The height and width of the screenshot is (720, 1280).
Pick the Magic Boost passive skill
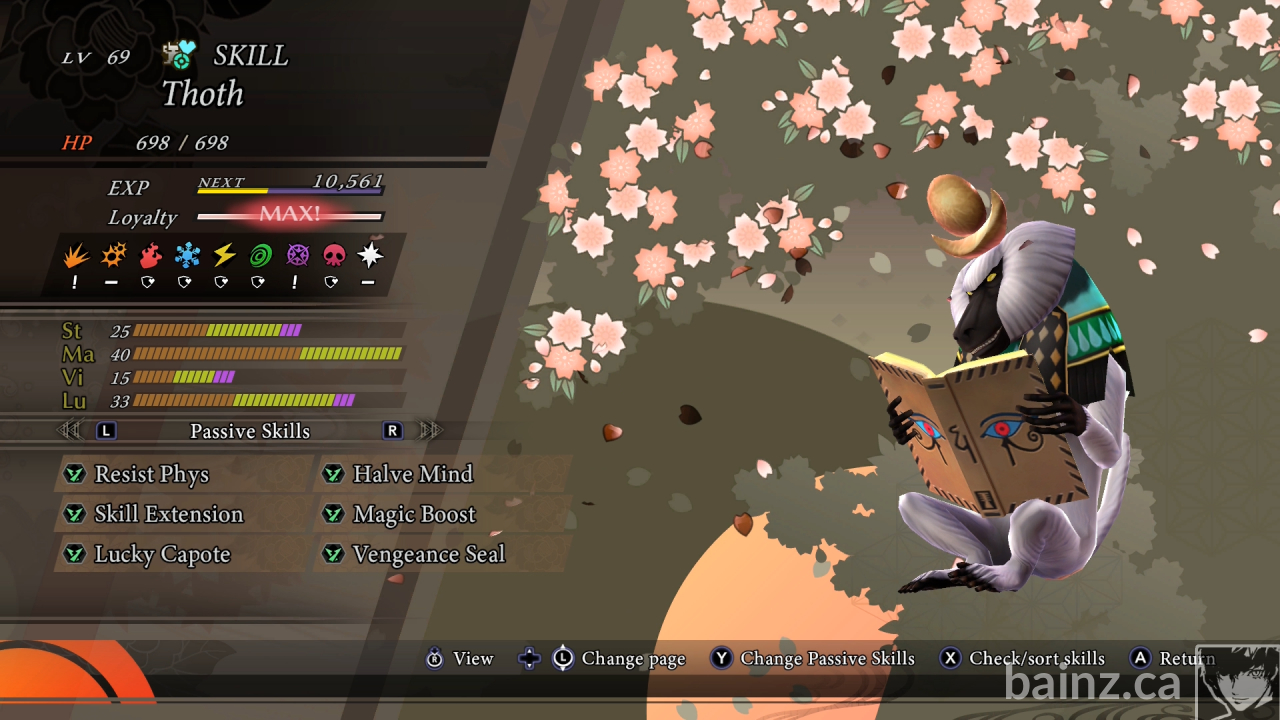[414, 514]
